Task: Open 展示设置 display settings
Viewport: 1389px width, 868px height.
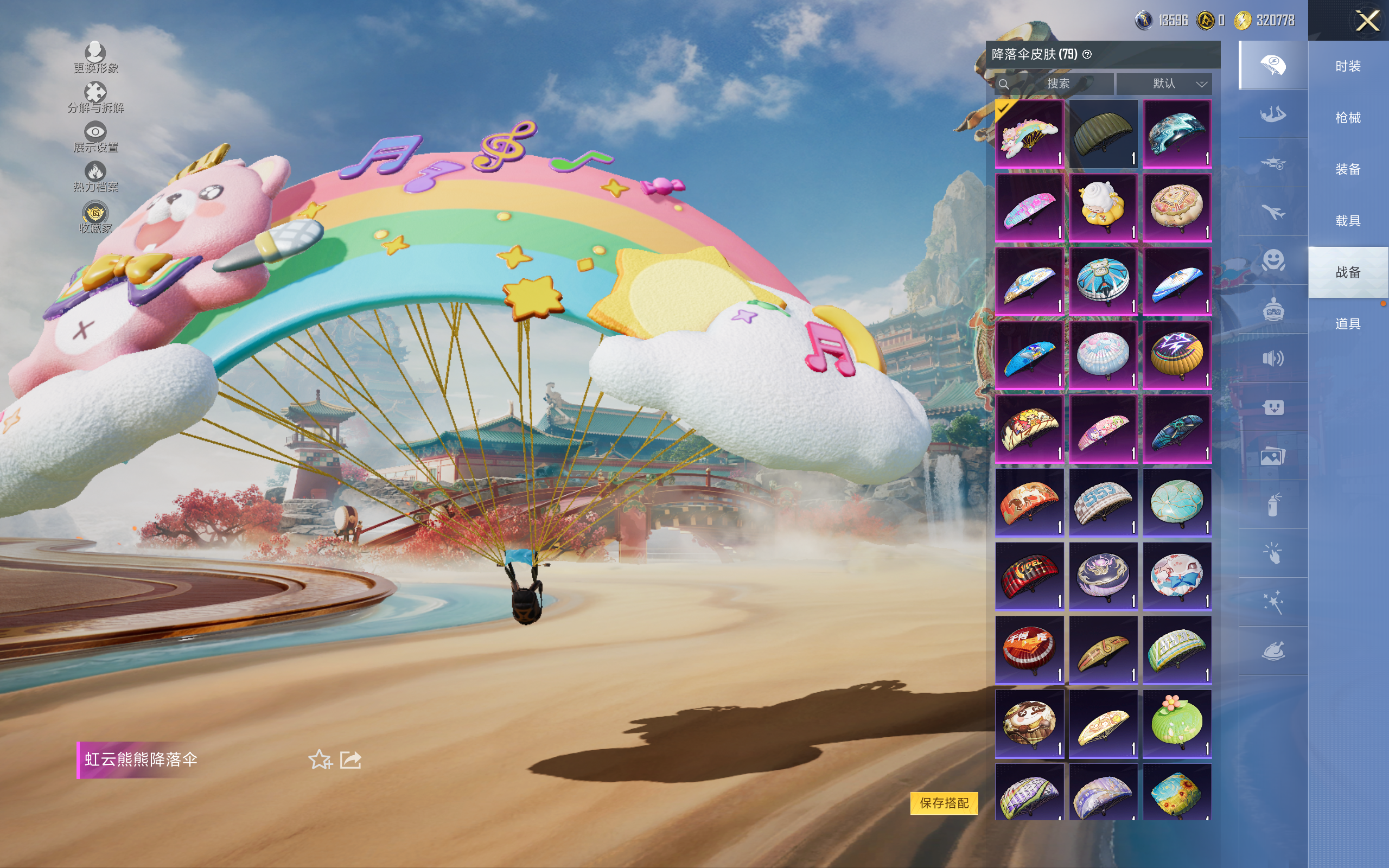Action: pos(95,137)
